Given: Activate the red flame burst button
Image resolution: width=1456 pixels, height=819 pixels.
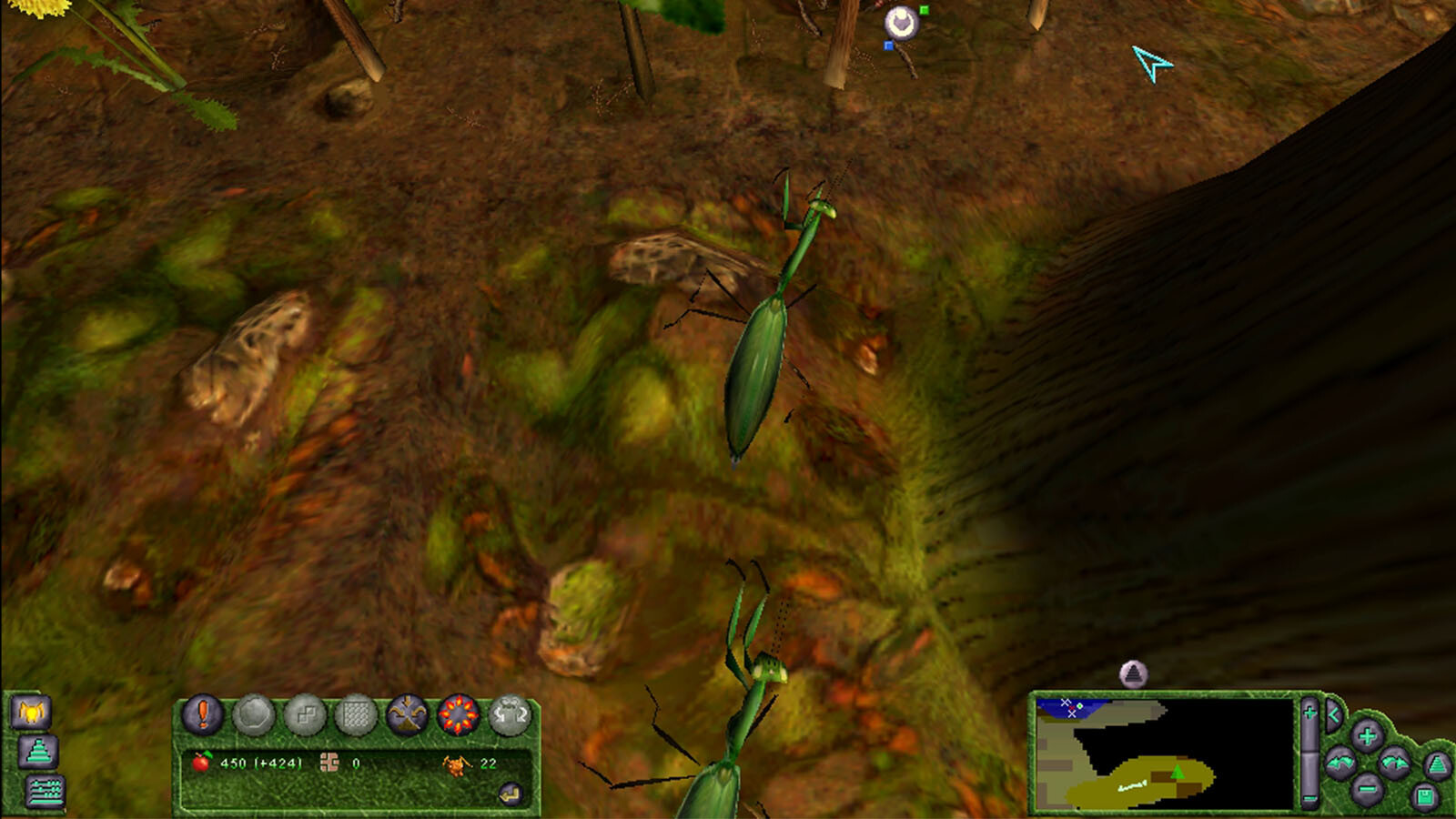Looking at the screenshot, I should [x=458, y=715].
